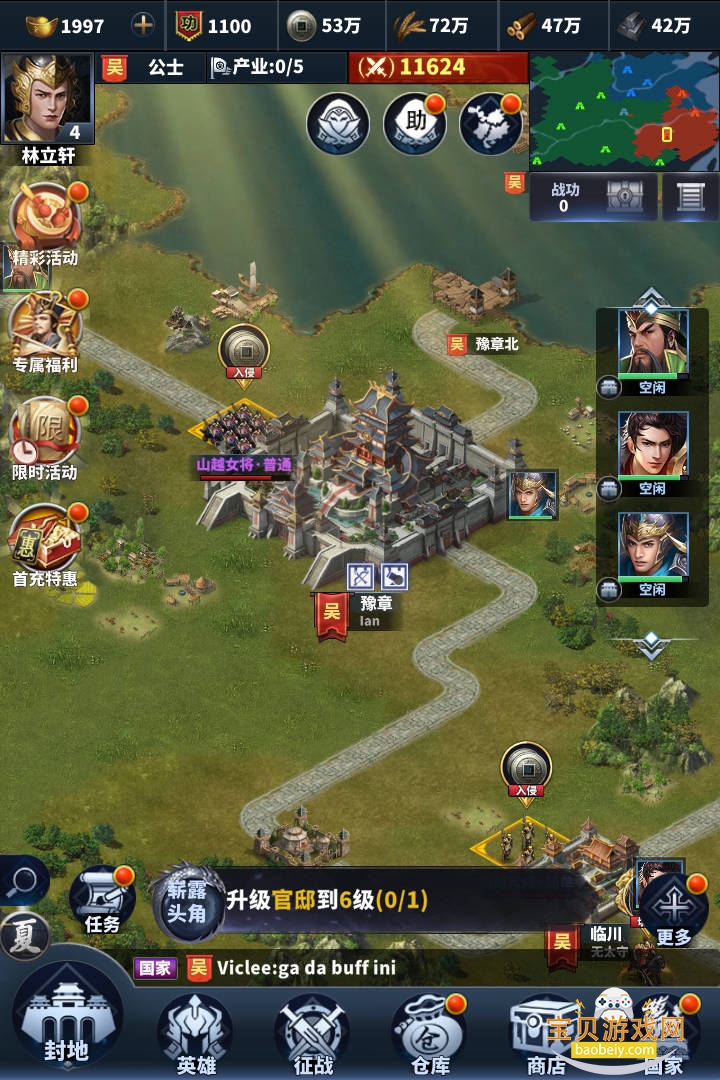This screenshot has width=720, height=1080.
Task: Open the 国家 chat message bar
Action: 330,968
